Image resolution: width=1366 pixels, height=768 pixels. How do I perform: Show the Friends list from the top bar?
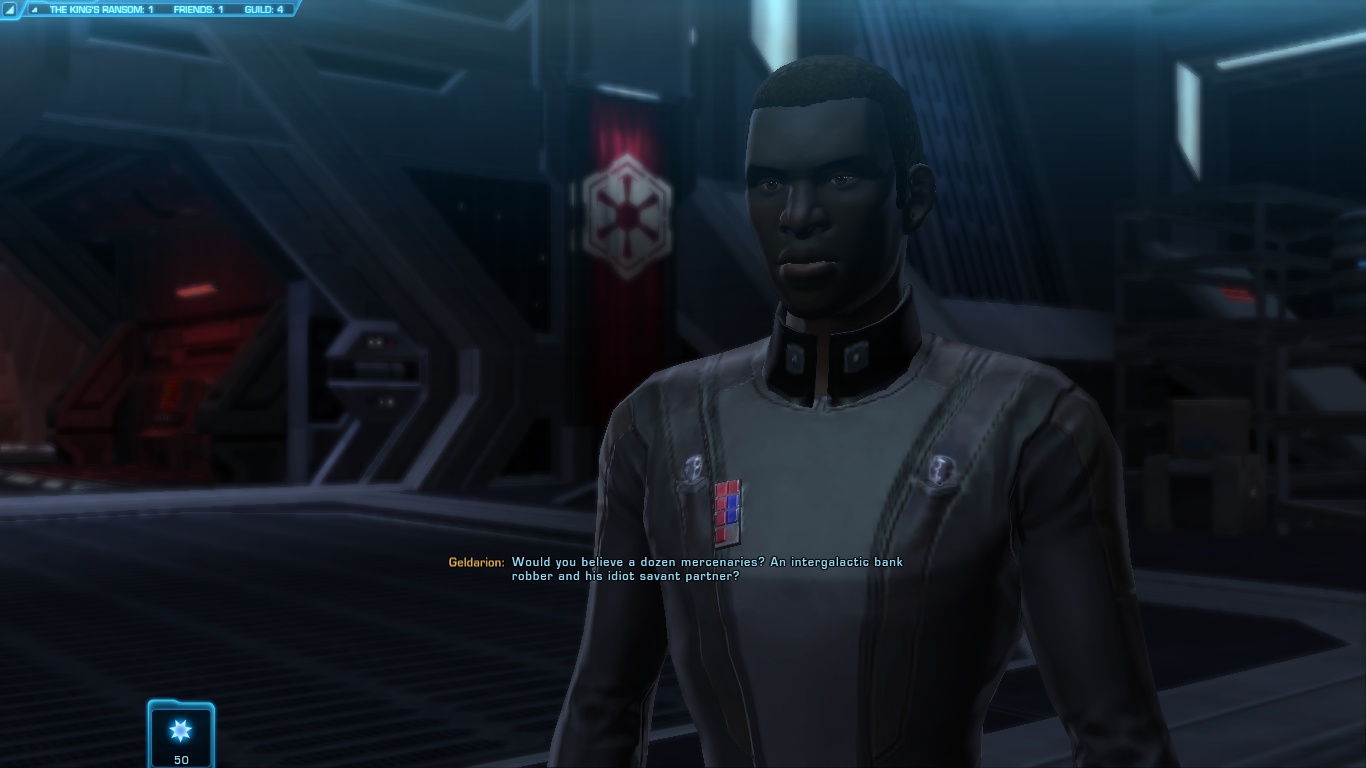point(198,10)
